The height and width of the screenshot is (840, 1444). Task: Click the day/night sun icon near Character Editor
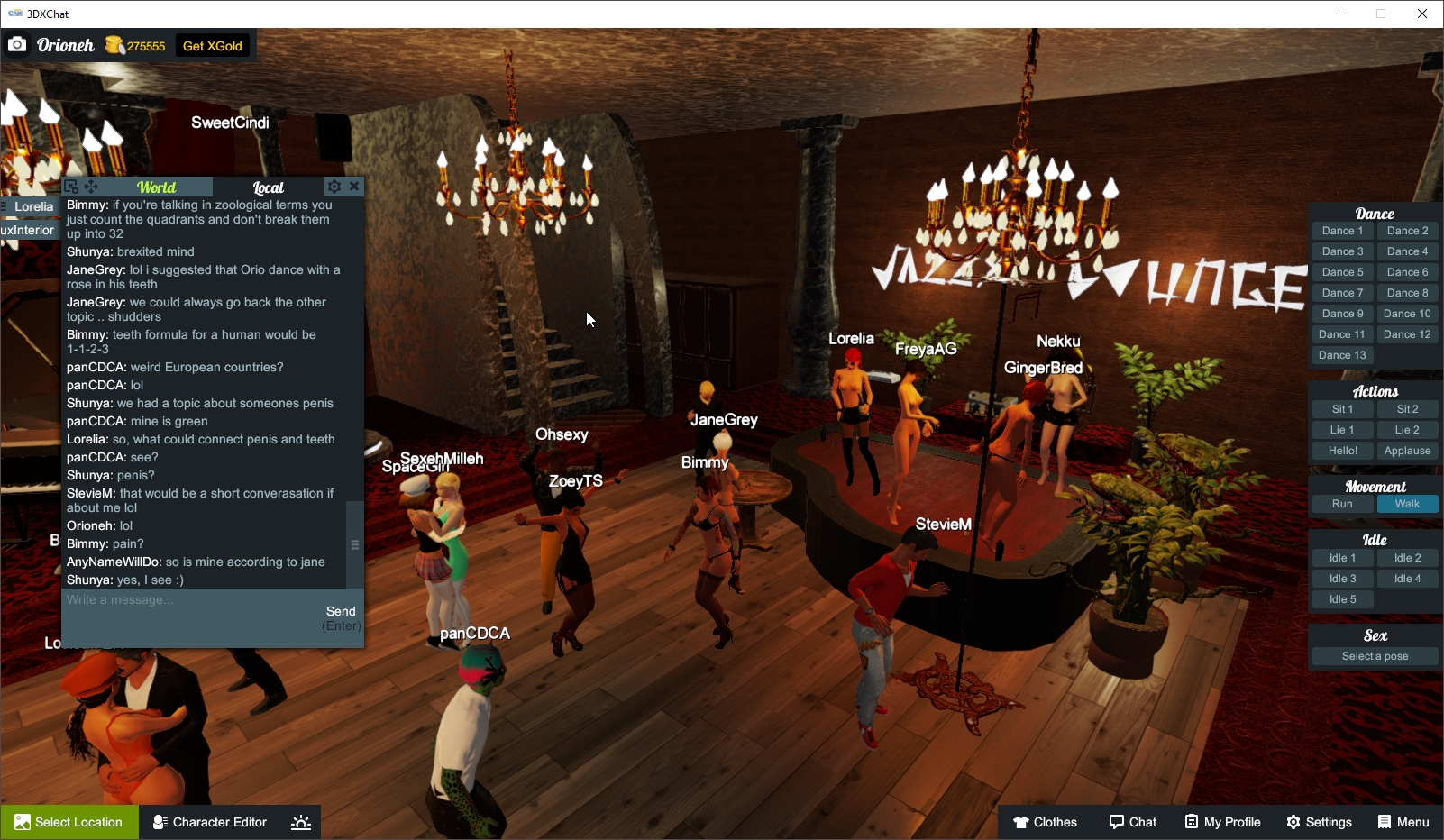(x=300, y=821)
